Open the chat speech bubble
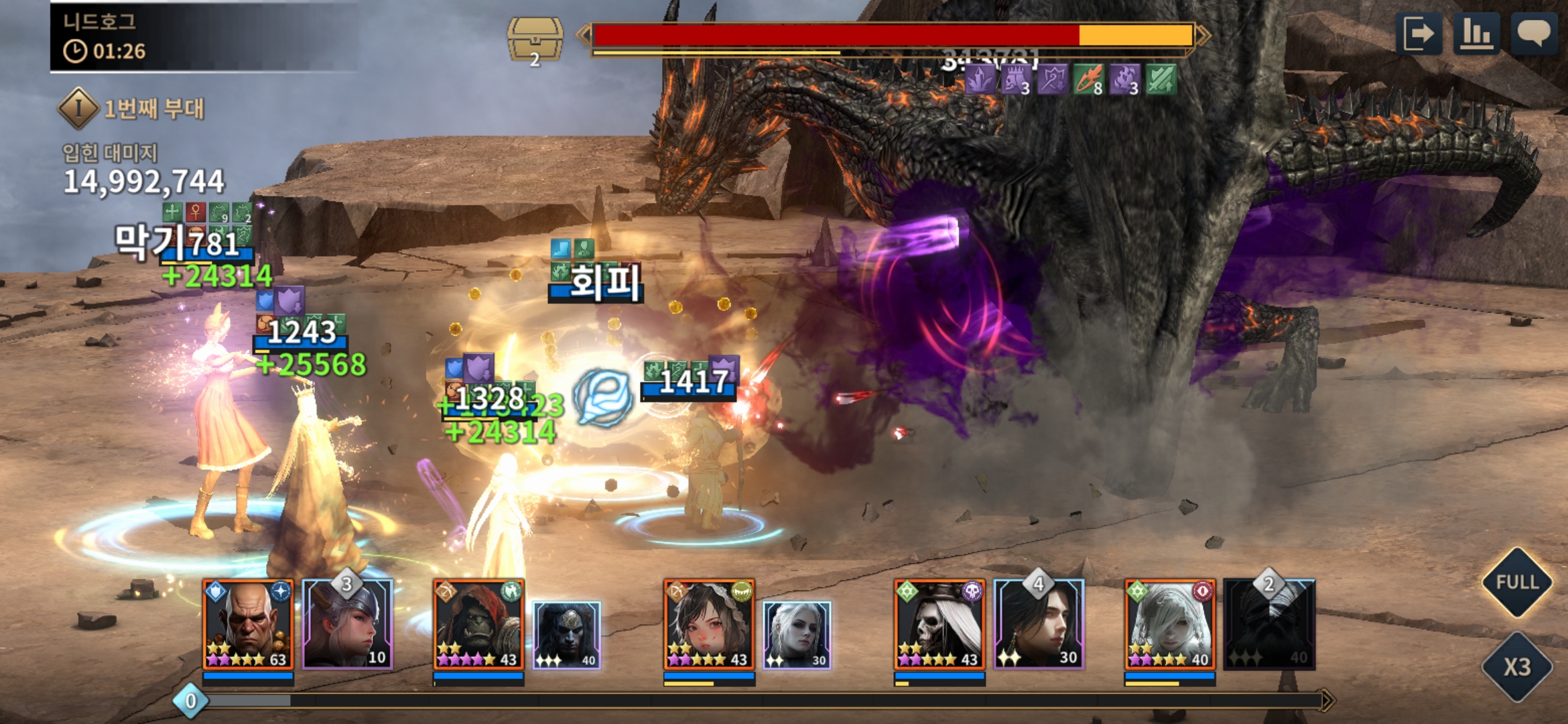 (1533, 34)
